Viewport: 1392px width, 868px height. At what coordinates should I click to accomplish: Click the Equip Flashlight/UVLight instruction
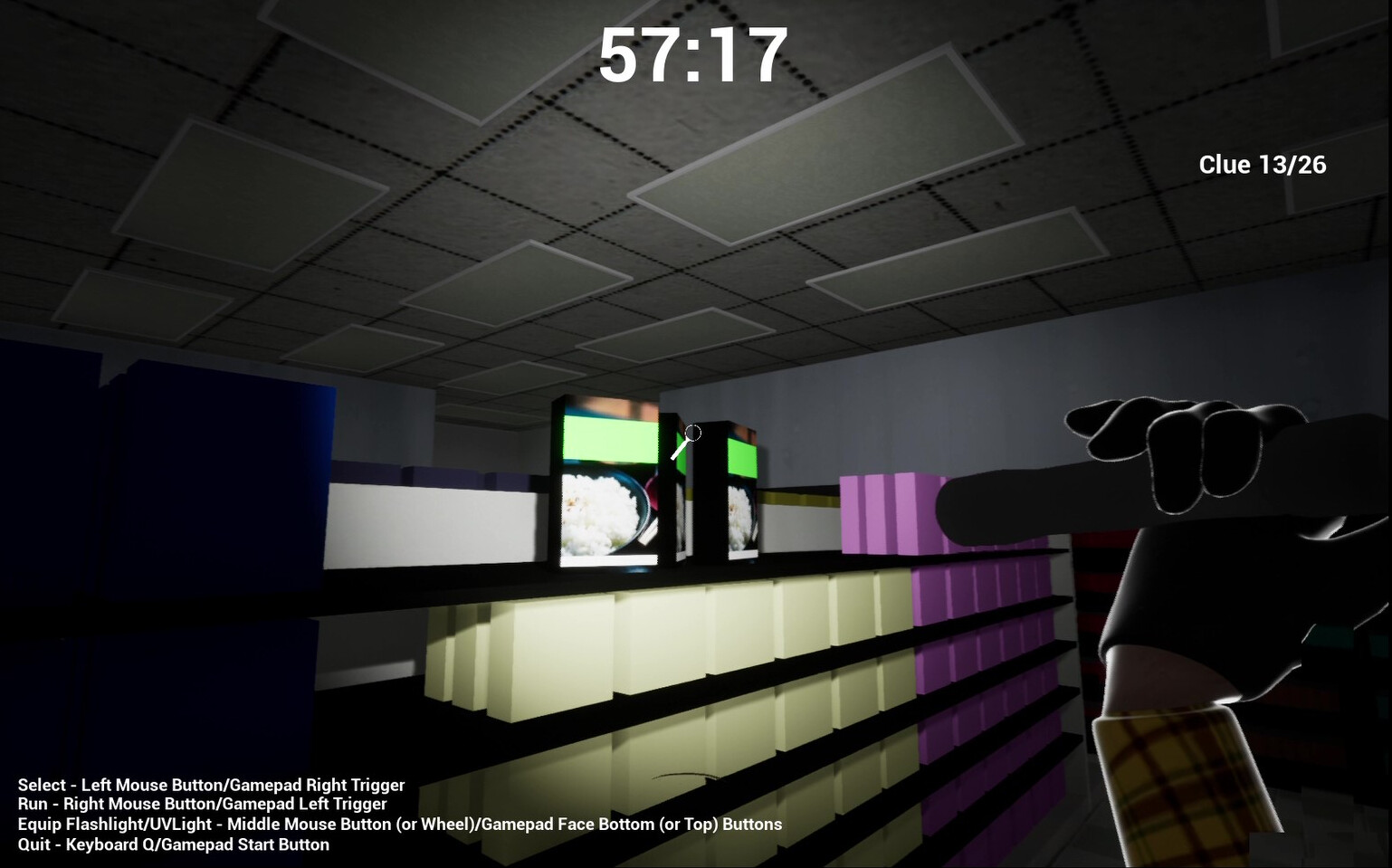398,825
